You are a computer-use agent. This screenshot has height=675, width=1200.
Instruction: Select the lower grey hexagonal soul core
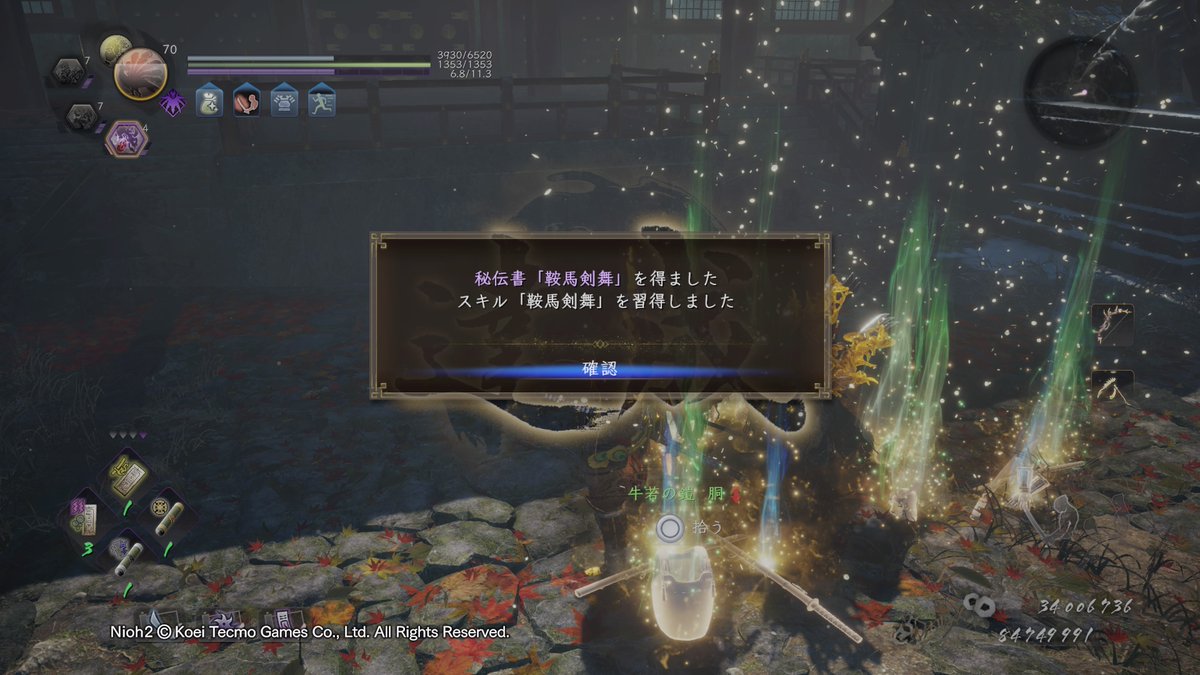point(82,118)
